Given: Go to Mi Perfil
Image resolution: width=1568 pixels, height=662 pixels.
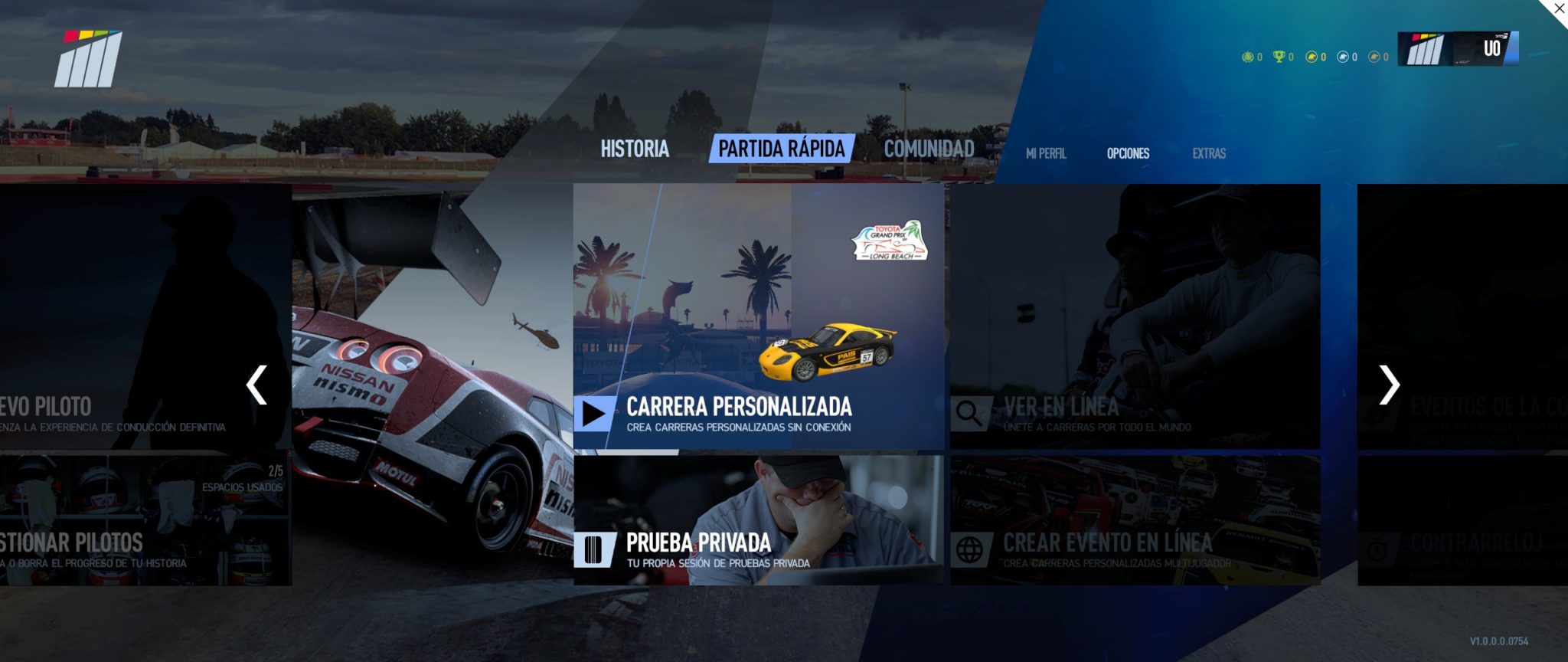Looking at the screenshot, I should [x=1046, y=153].
